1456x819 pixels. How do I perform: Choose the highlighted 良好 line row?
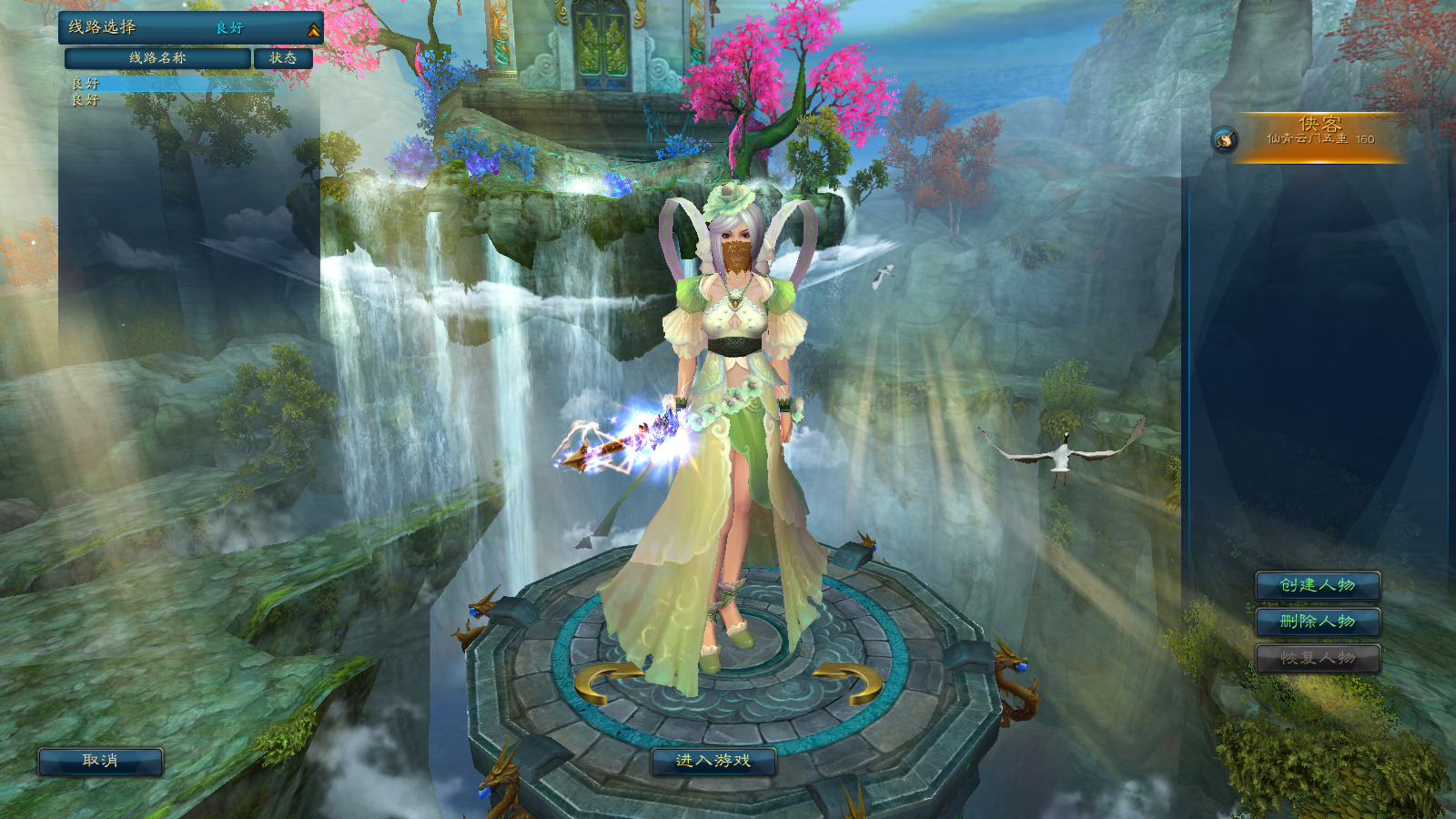click(x=173, y=84)
